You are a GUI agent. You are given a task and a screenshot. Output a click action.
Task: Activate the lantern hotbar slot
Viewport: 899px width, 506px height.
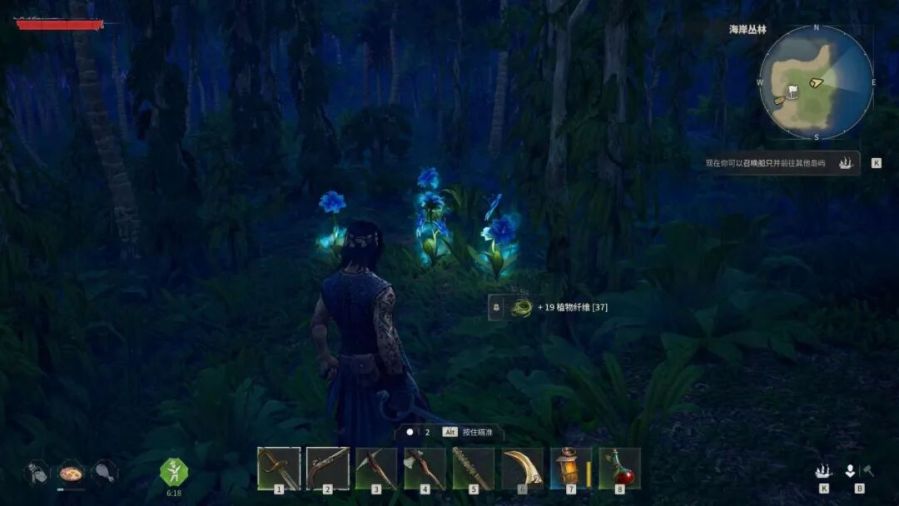pyautogui.click(x=570, y=467)
